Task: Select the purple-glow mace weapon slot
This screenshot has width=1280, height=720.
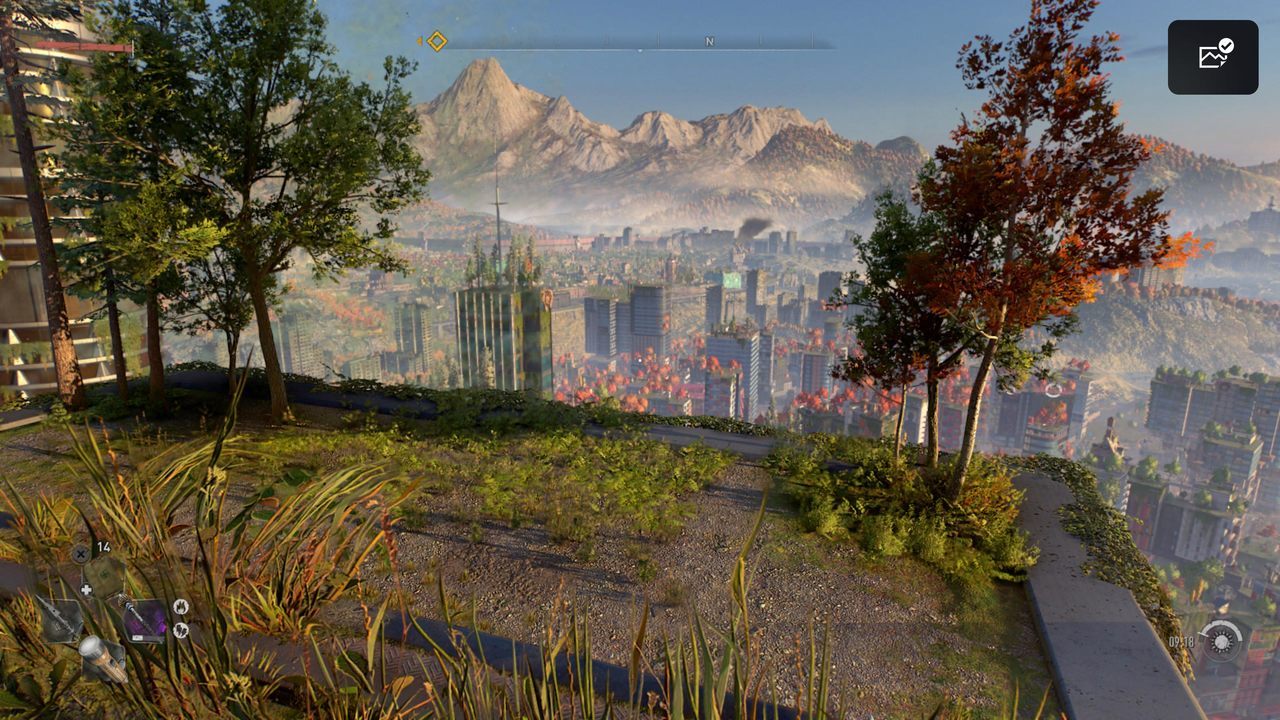Action: coord(143,619)
